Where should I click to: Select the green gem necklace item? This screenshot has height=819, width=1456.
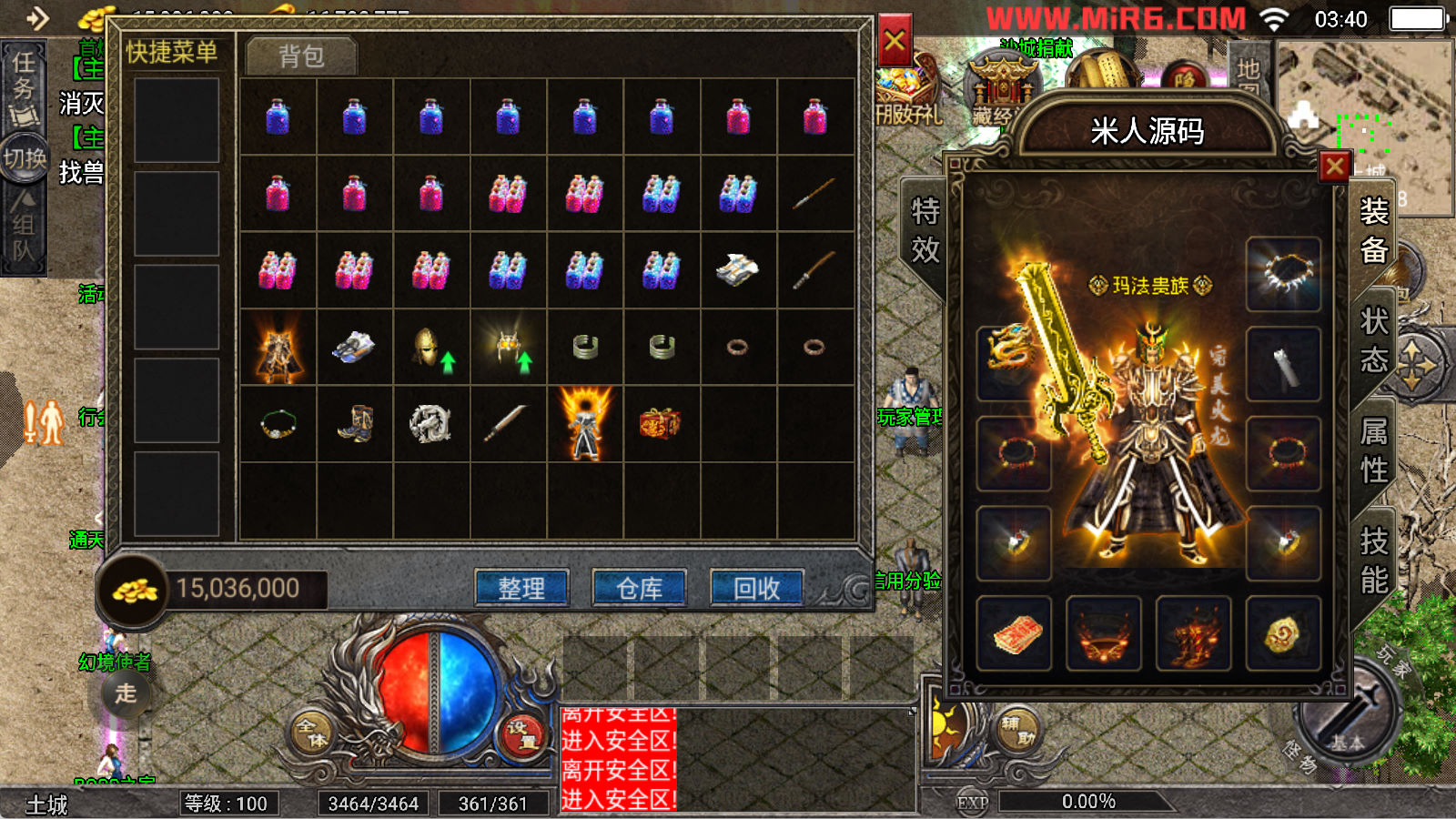point(278,424)
